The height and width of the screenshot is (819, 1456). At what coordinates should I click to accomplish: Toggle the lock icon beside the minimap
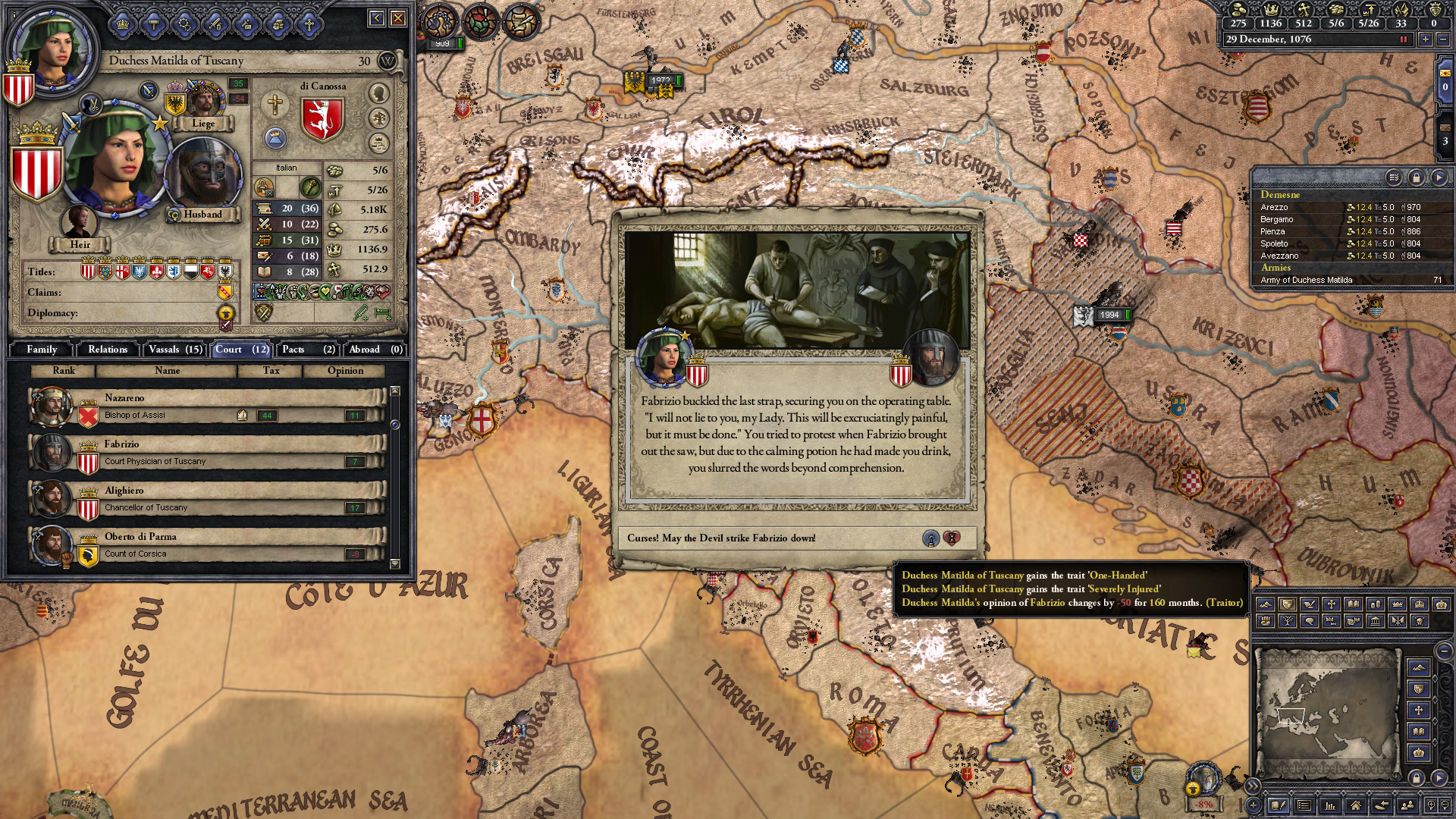[x=1417, y=778]
